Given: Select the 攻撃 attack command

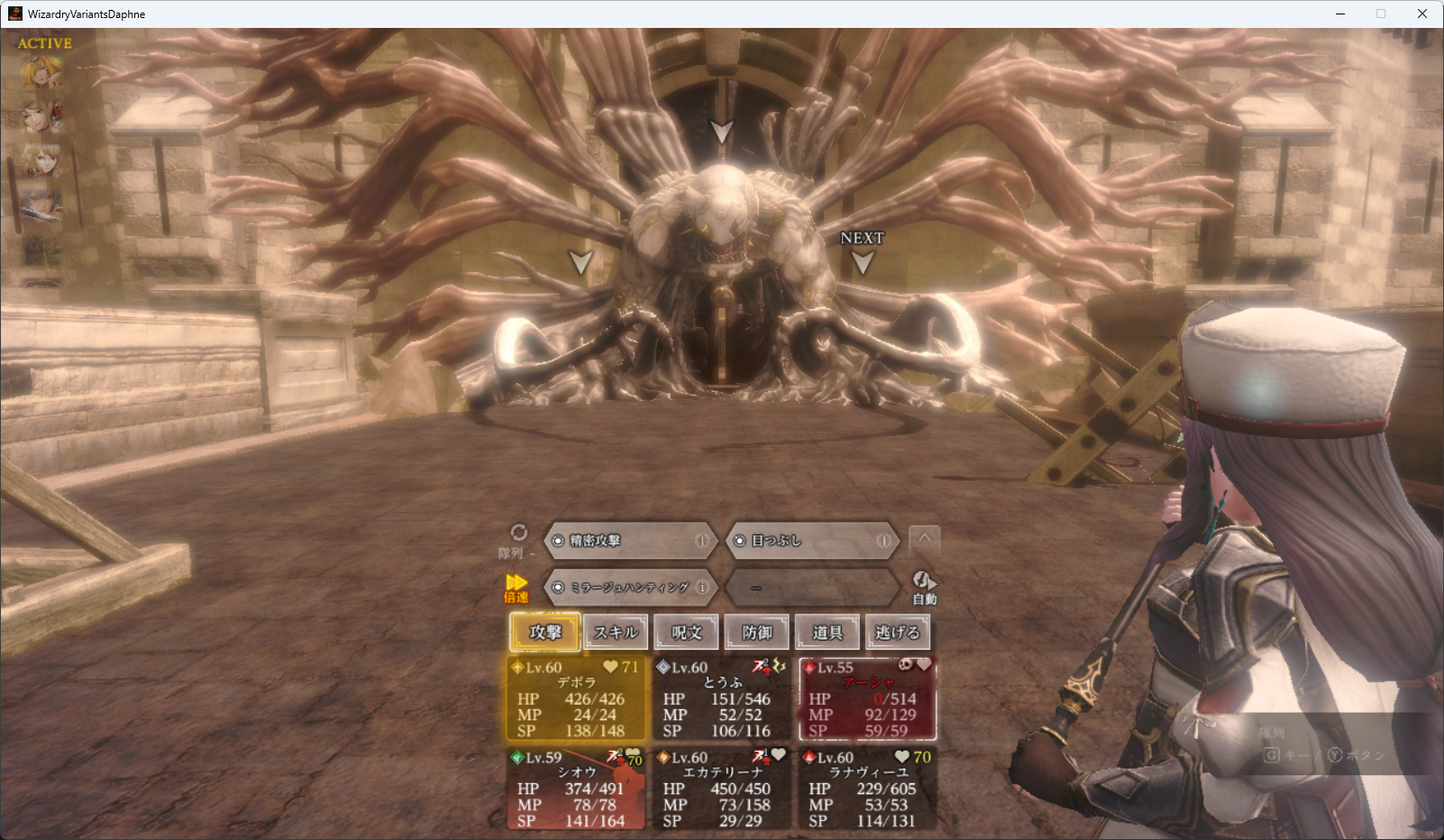Looking at the screenshot, I should (544, 632).
